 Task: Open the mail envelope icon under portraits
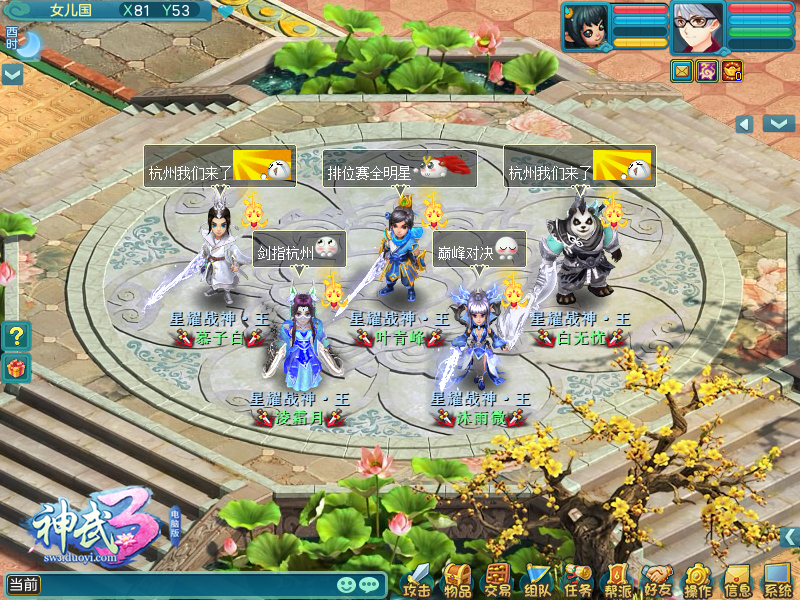click(x=681, y=70)
